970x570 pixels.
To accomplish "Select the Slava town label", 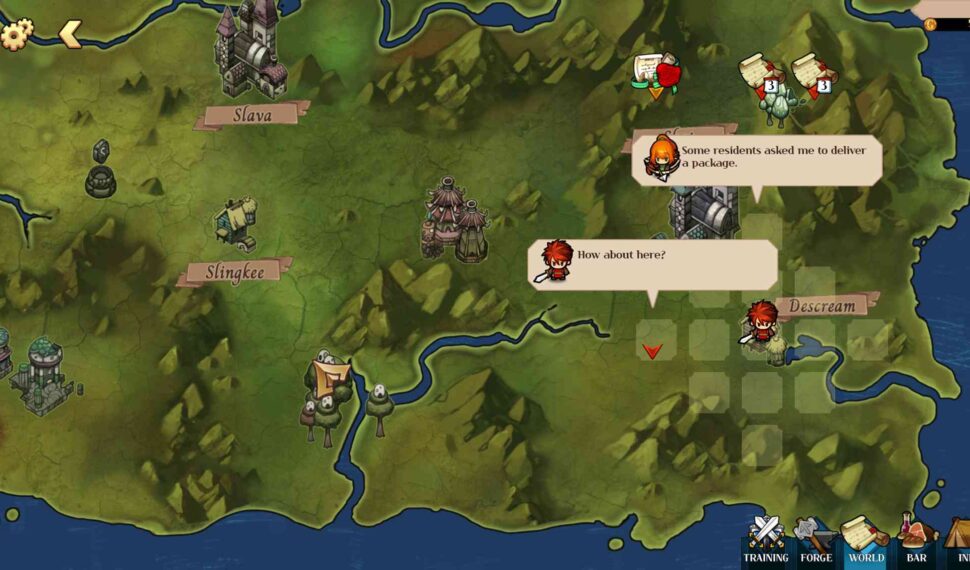I will [252, 115].
